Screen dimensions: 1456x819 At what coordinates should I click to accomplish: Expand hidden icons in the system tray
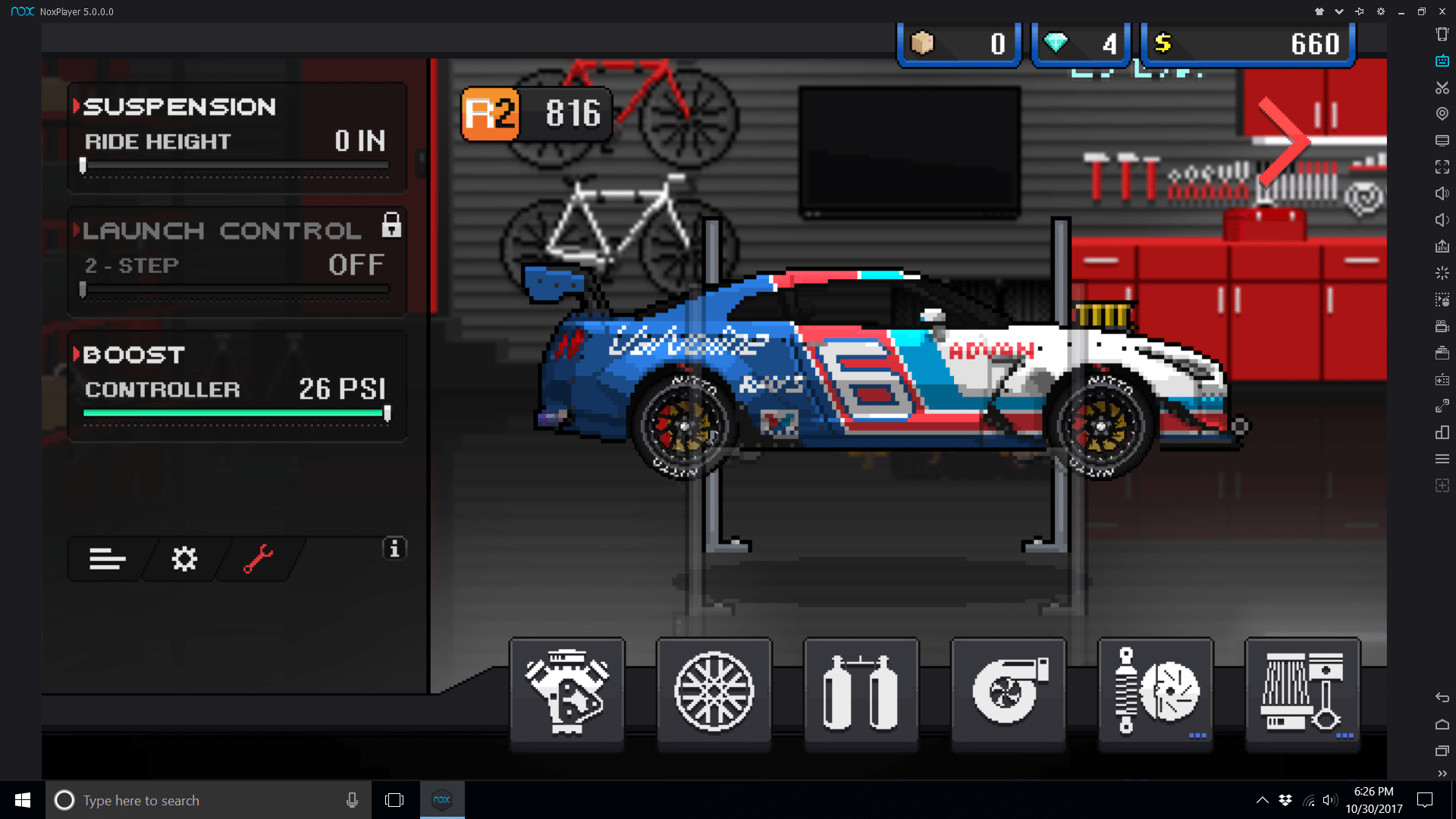coord(1263,799)
